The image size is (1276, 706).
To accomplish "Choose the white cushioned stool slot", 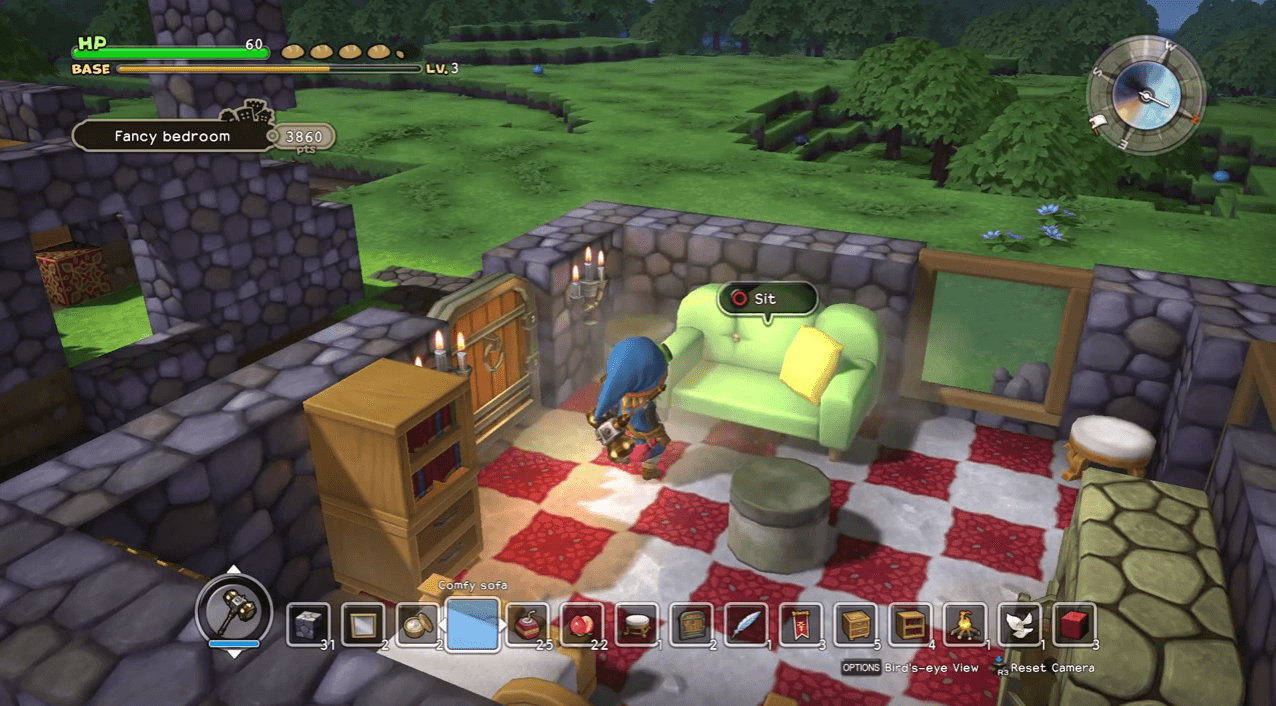I will click(636, 625).
